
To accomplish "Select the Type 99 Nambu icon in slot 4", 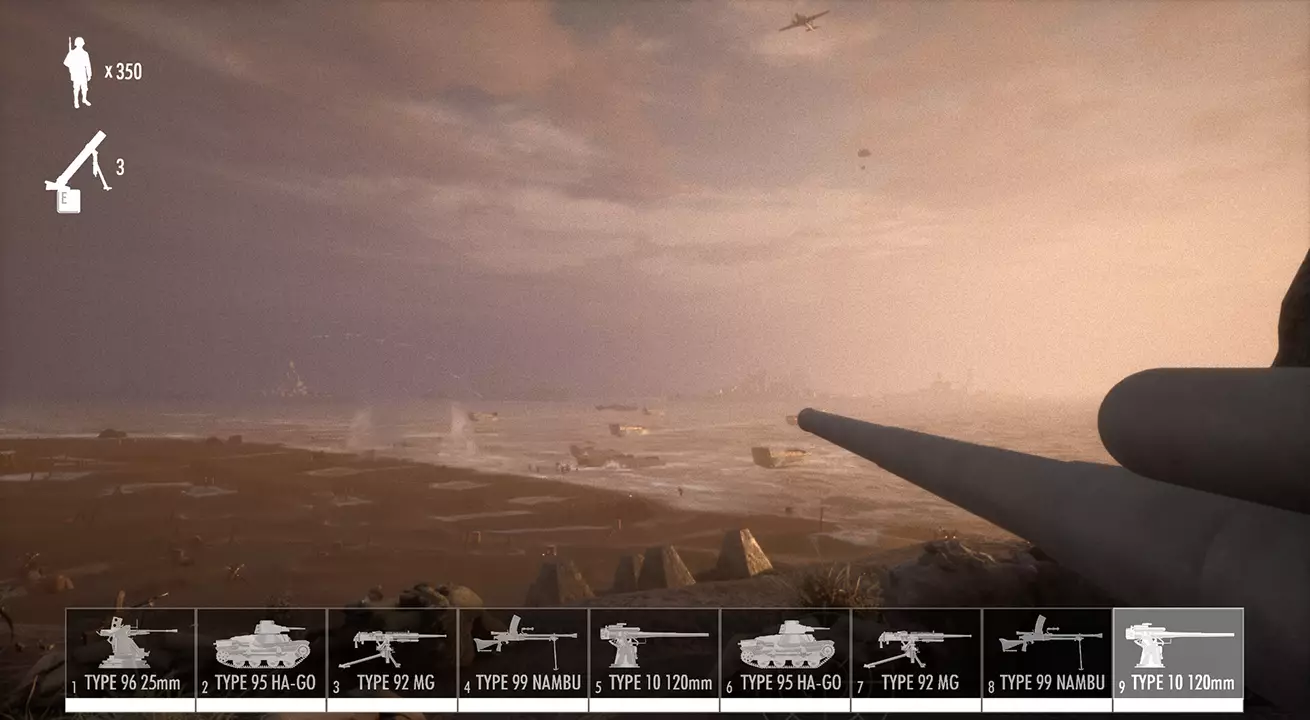I will coord(522,648).
